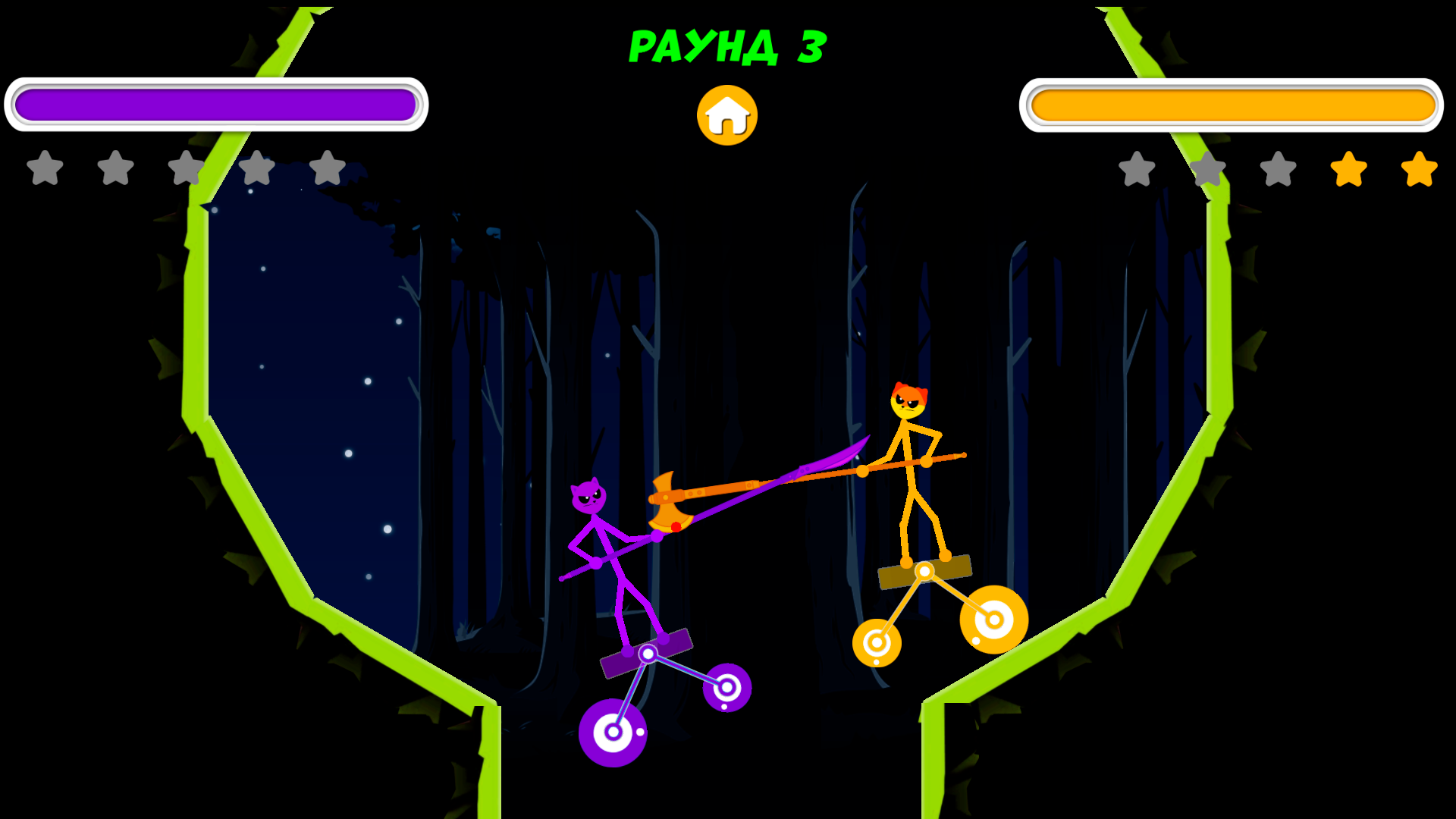Click the purple player's front wheel
Image resolution: width=1456 pixels, height=819 pixels.
pyautogui.click(x=726, y=686)
